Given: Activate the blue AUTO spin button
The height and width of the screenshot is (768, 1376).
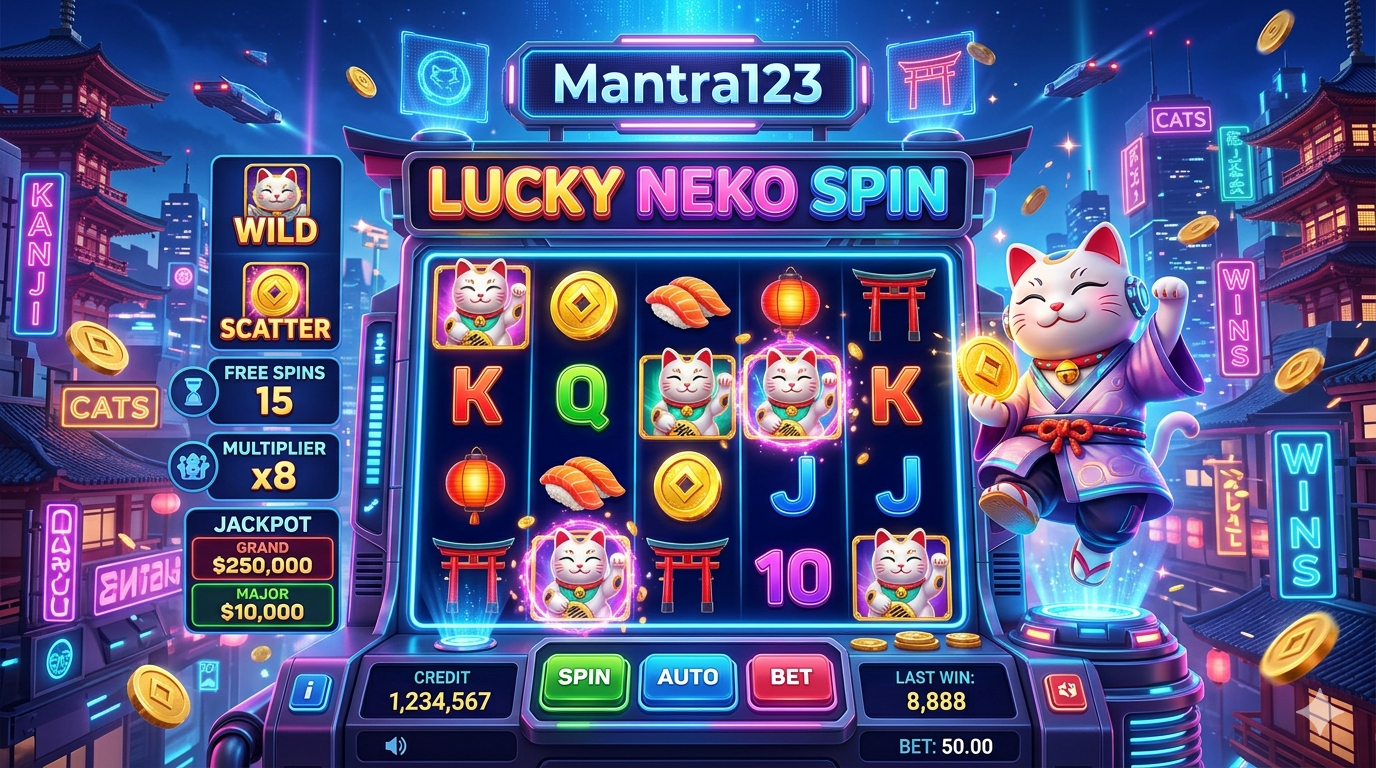Looking at the screenshot, I should coord(687,677).
